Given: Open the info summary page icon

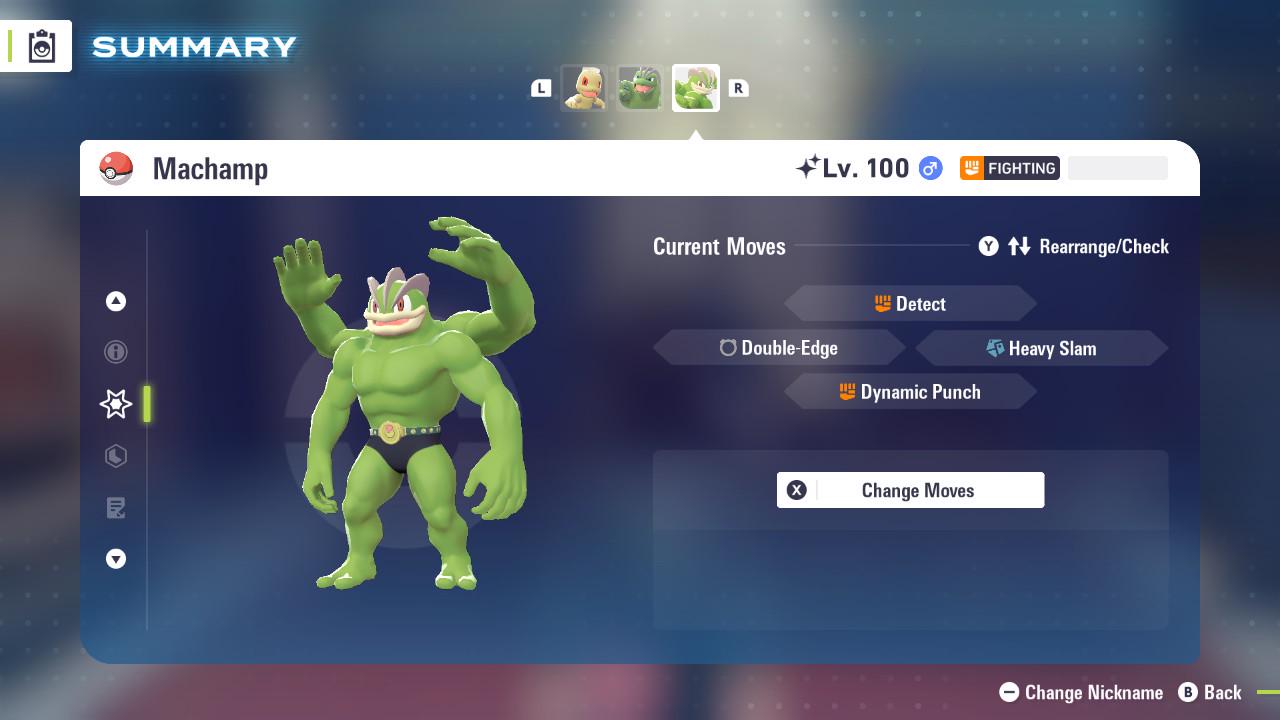Looking at the screenshot, I should point(115,352).
